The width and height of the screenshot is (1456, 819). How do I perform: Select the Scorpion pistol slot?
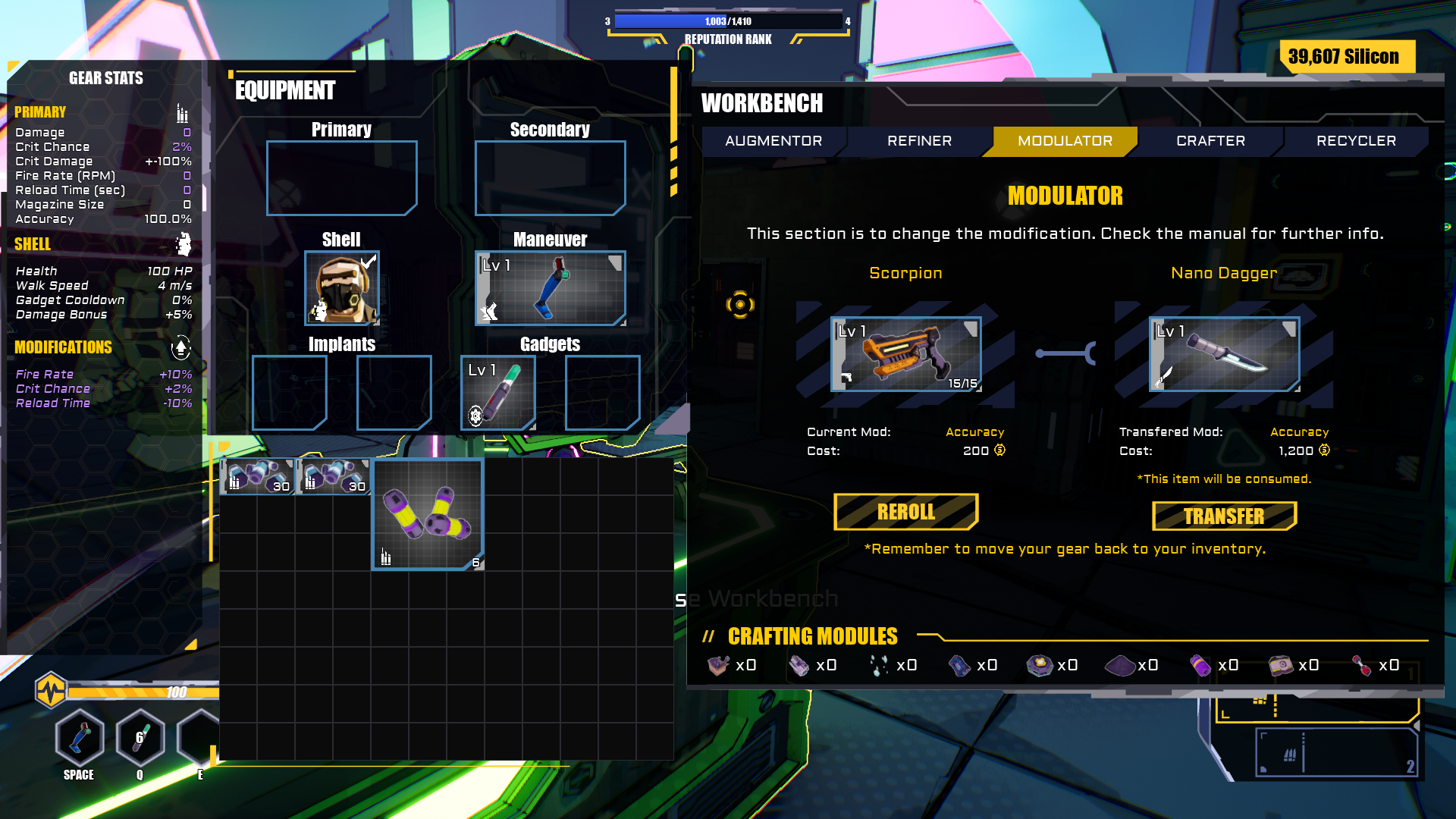pyautogui.click(x=905, y=354)
